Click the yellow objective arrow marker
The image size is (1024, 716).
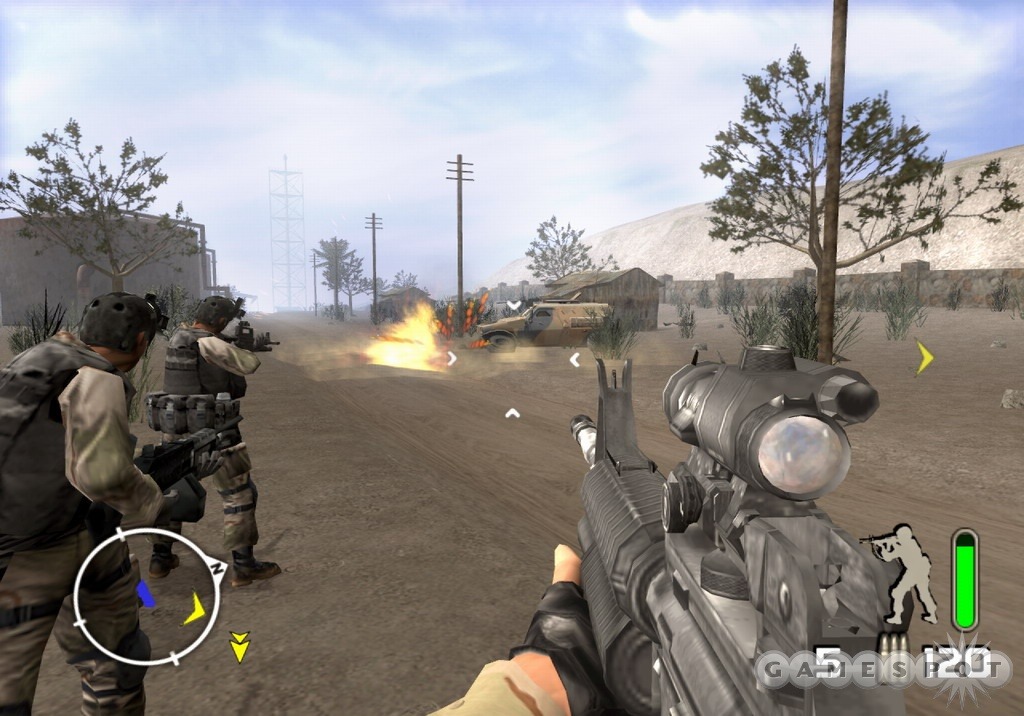coord(924,357)
